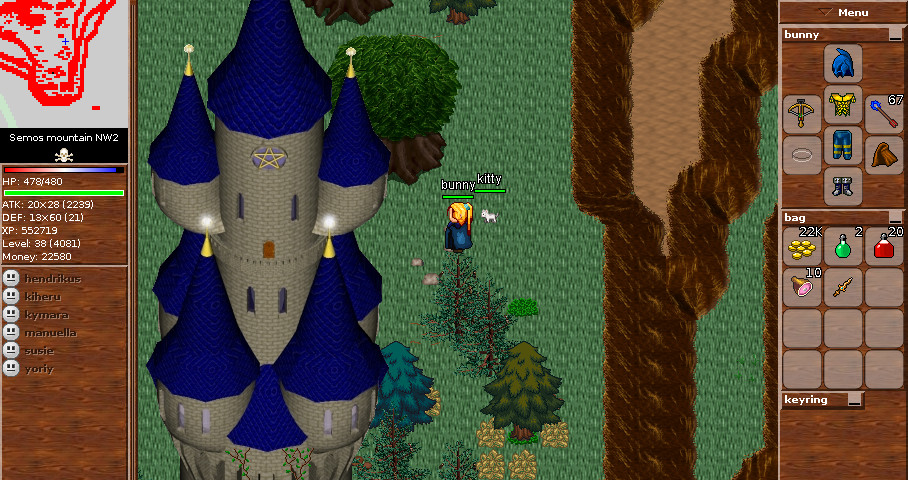
Task: Open the Menu dropdown
Action: [842, 12]
